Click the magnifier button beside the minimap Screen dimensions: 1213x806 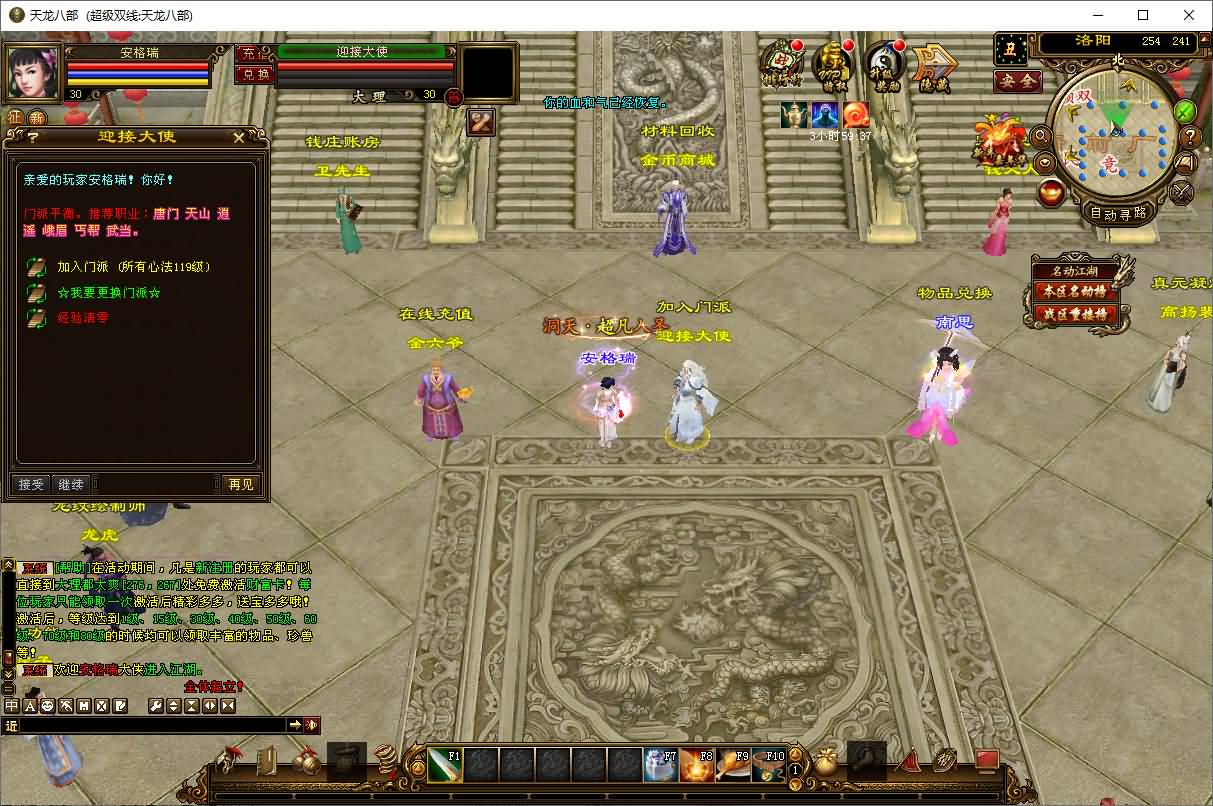tap(1040, 136)
